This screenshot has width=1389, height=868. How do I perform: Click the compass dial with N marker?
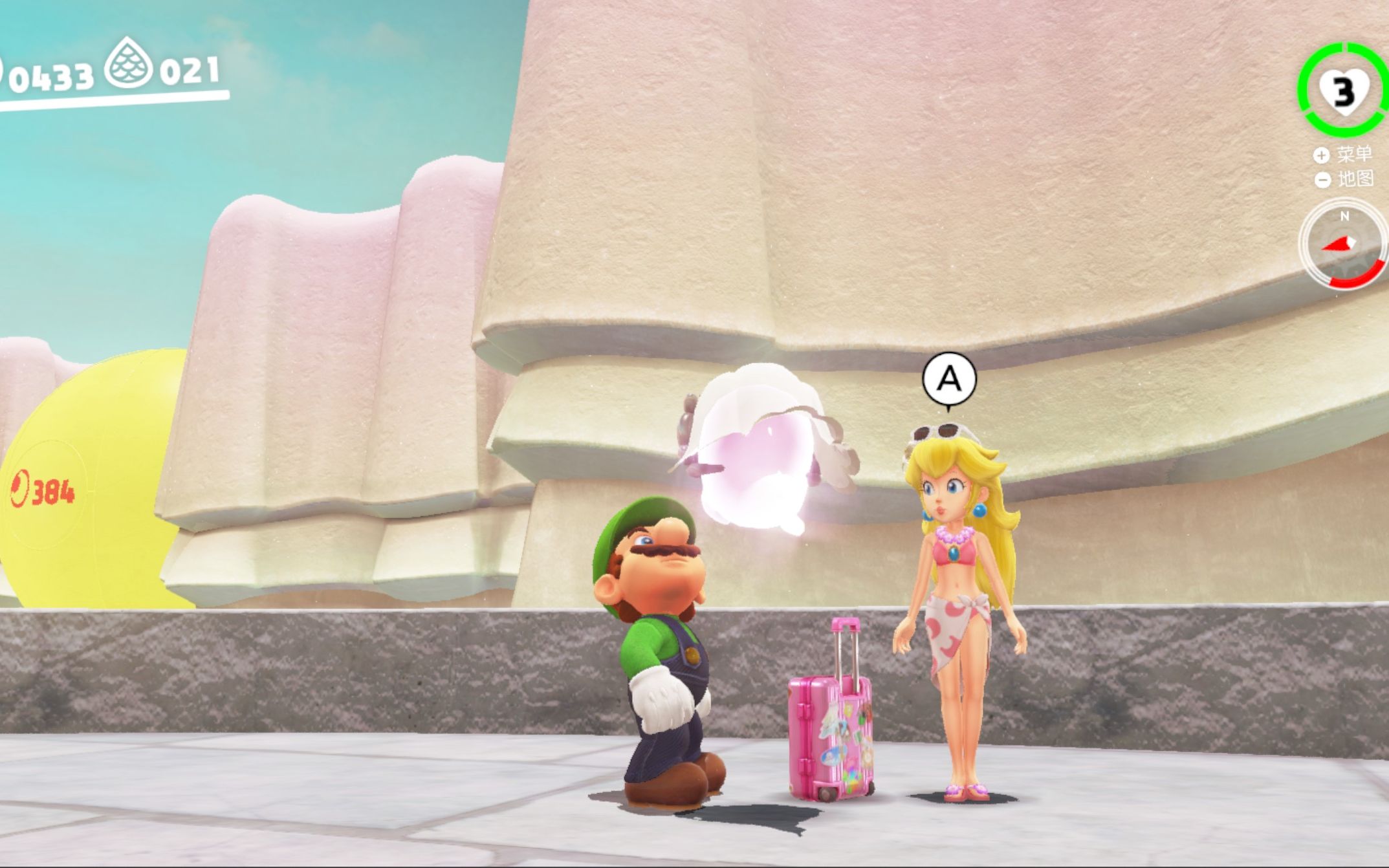pyautogui.click(x=1343, y=244)
